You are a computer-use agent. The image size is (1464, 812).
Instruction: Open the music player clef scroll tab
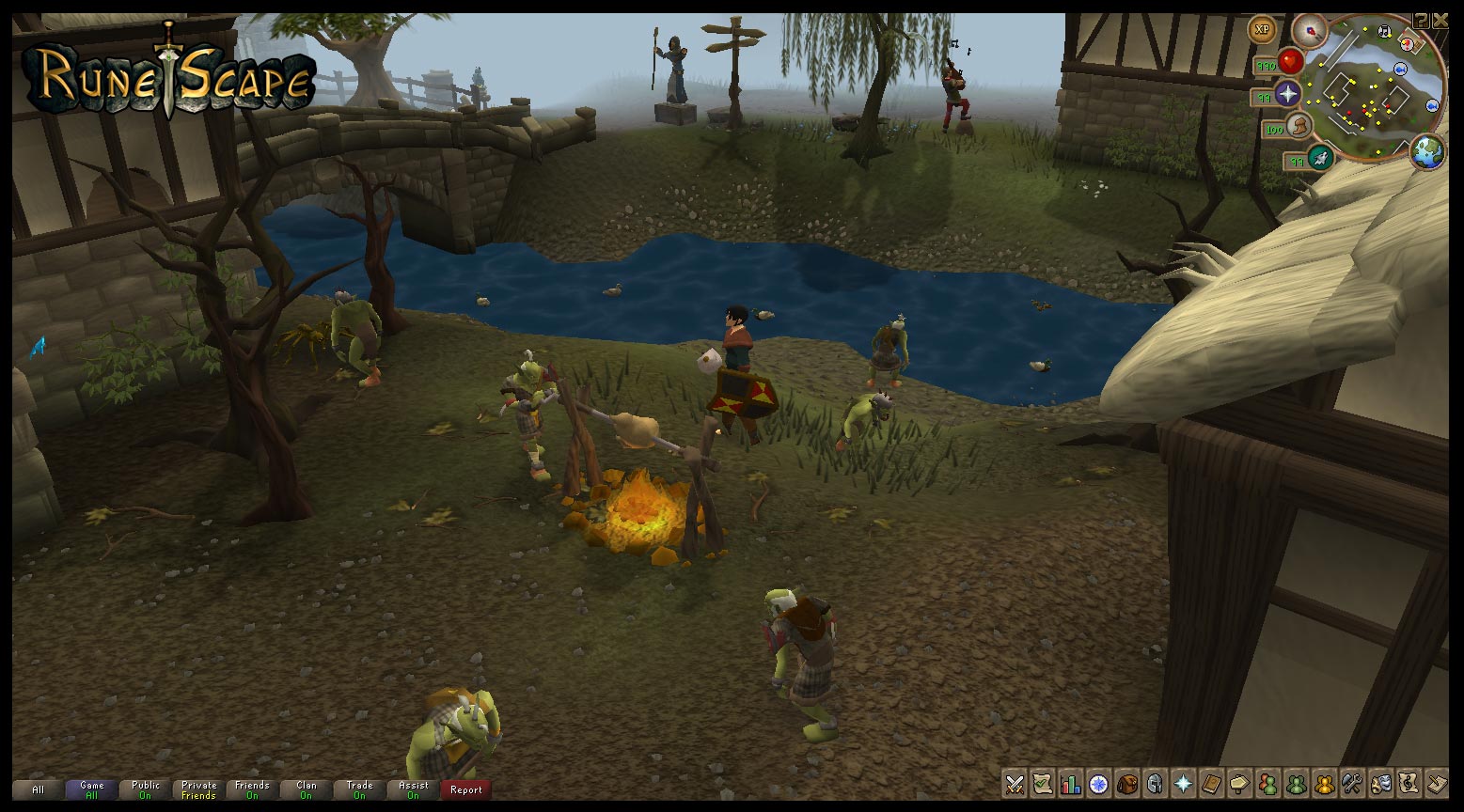pos(1409,783)
